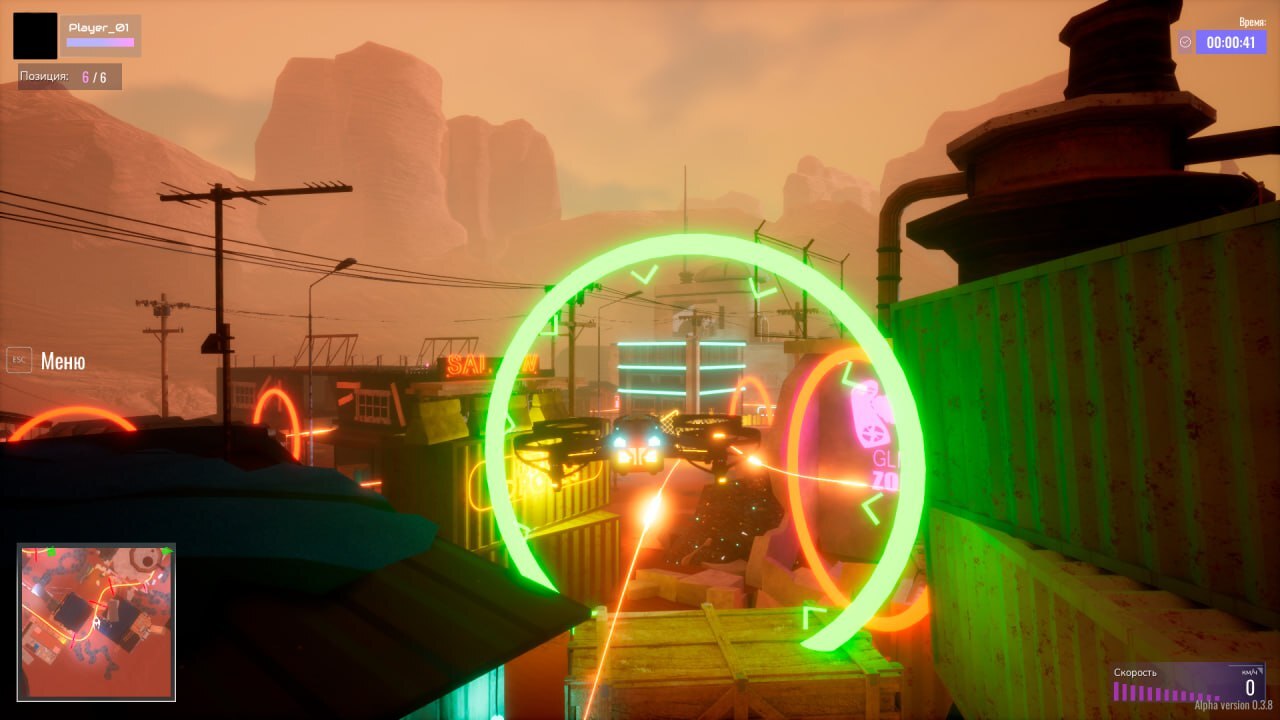Click the track minimap

pos(96,621)
